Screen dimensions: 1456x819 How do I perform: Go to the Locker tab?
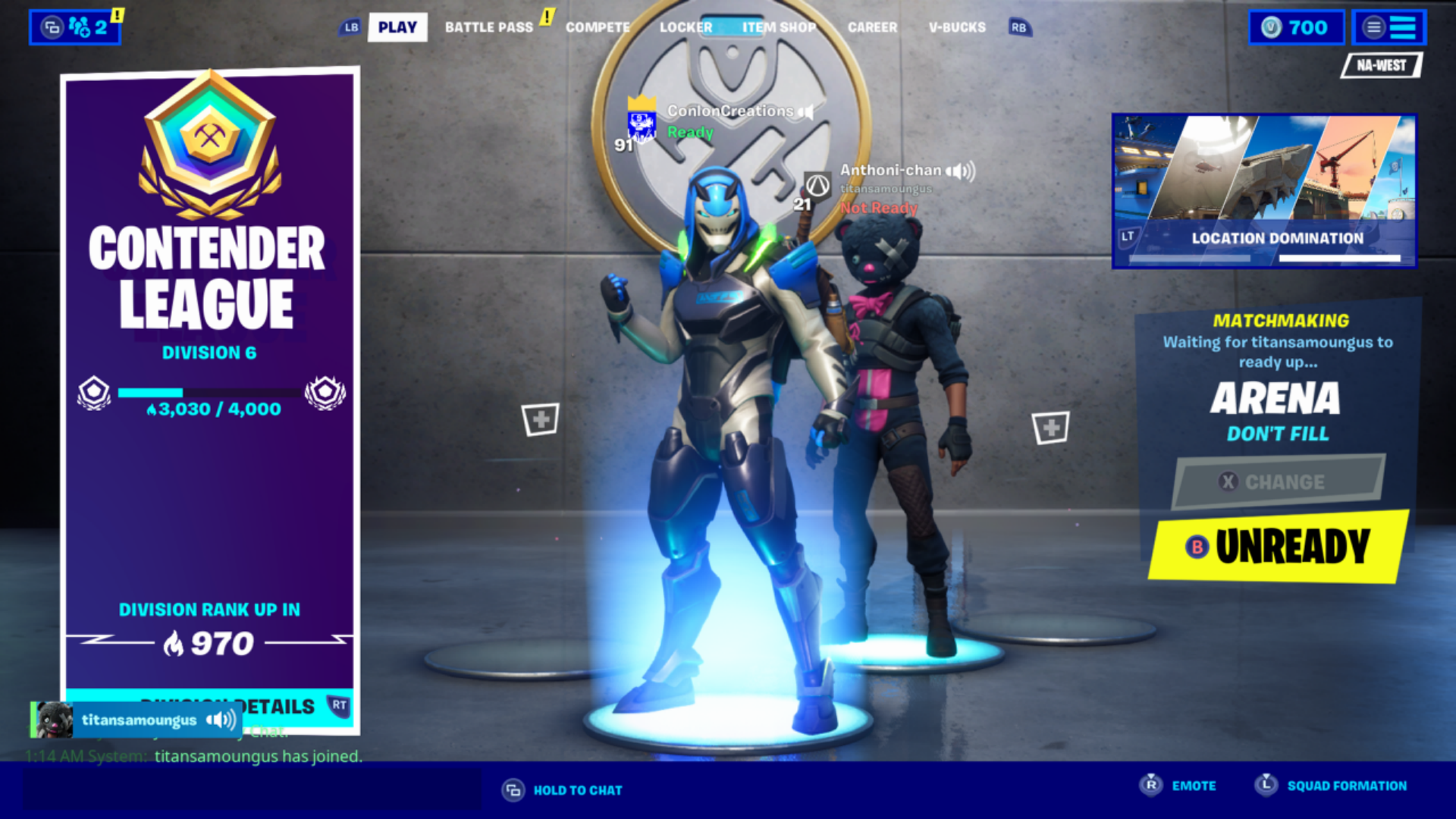(686, 27)
